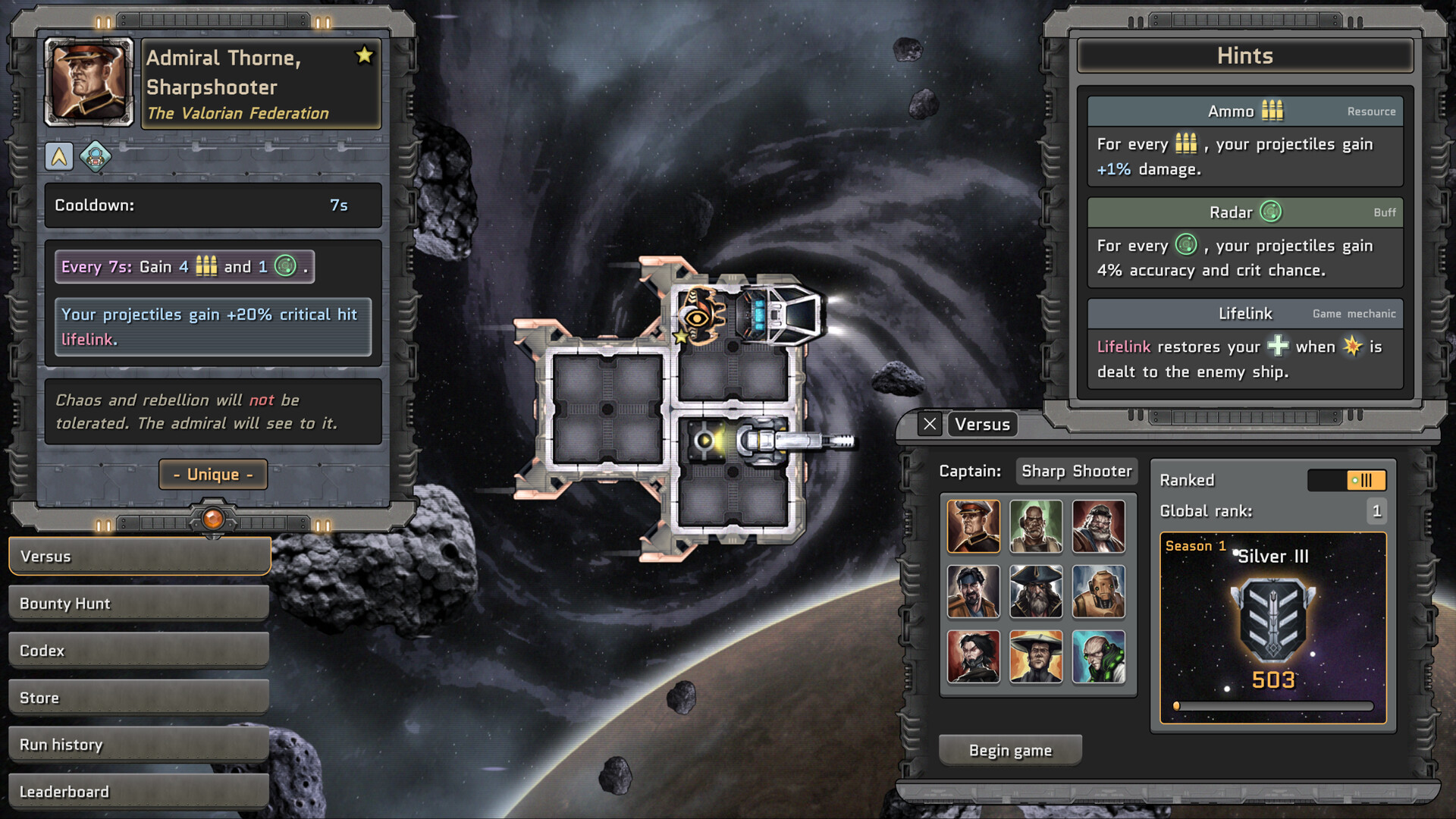Select the Admiral captain with red cap
This screenshot has width=1456, height=819.
[973, 526]
